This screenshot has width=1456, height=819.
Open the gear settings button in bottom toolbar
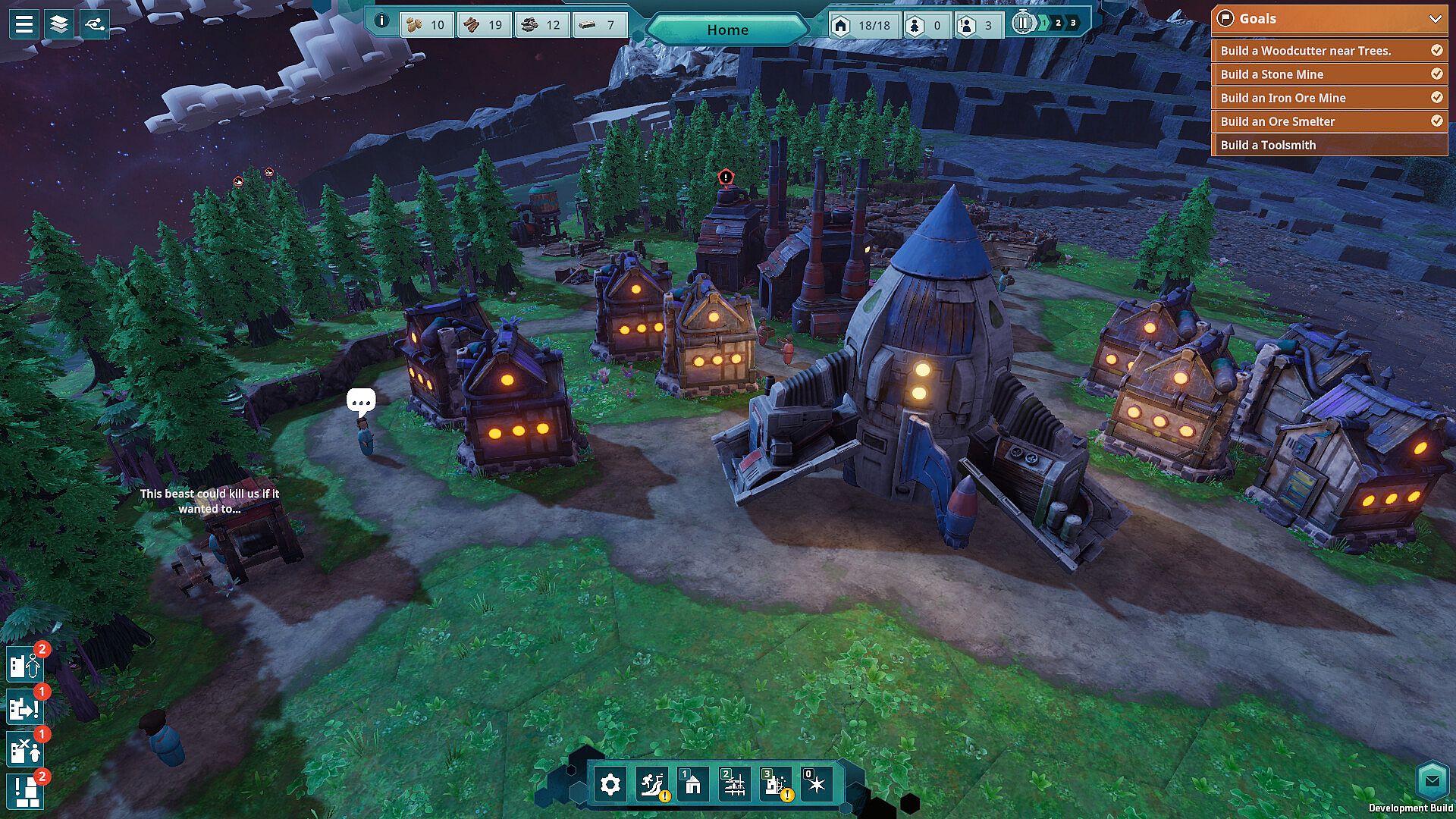(x=610, y=784)
